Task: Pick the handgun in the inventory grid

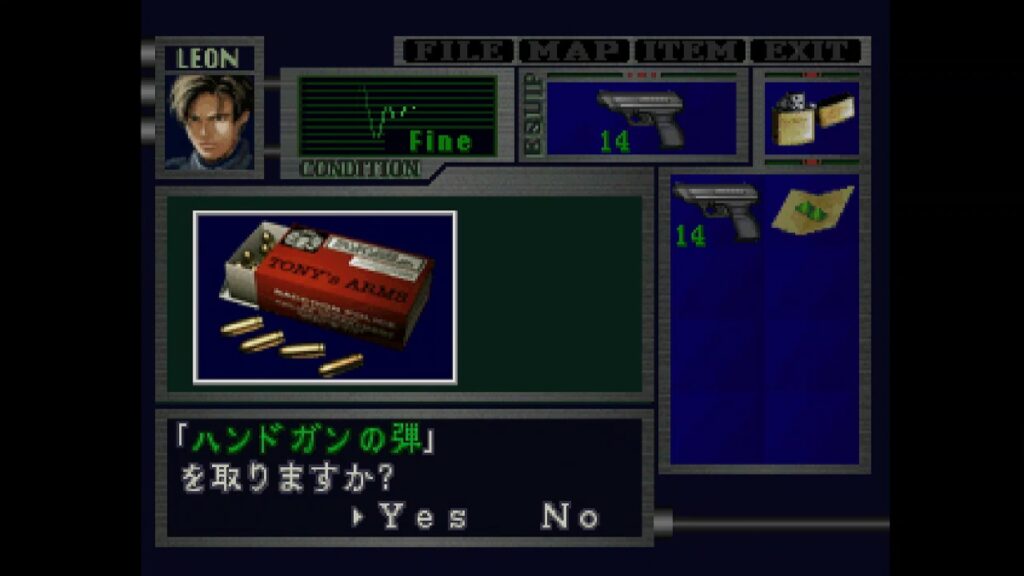Action: coord(715,212)
